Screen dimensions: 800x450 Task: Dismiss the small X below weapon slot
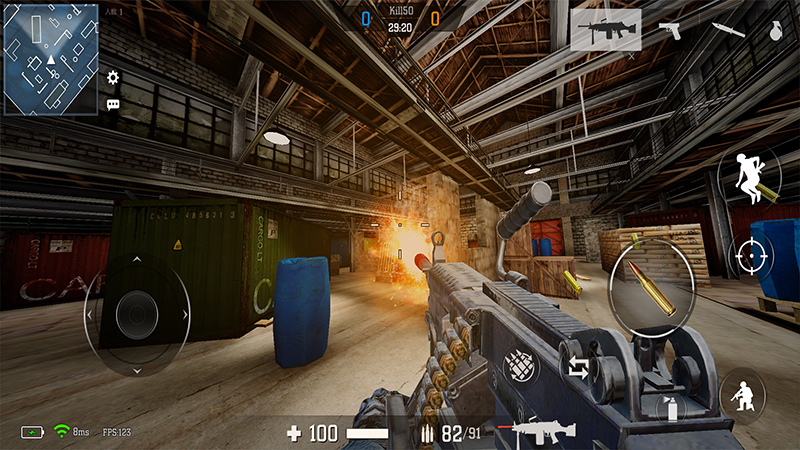coord(632,56)
